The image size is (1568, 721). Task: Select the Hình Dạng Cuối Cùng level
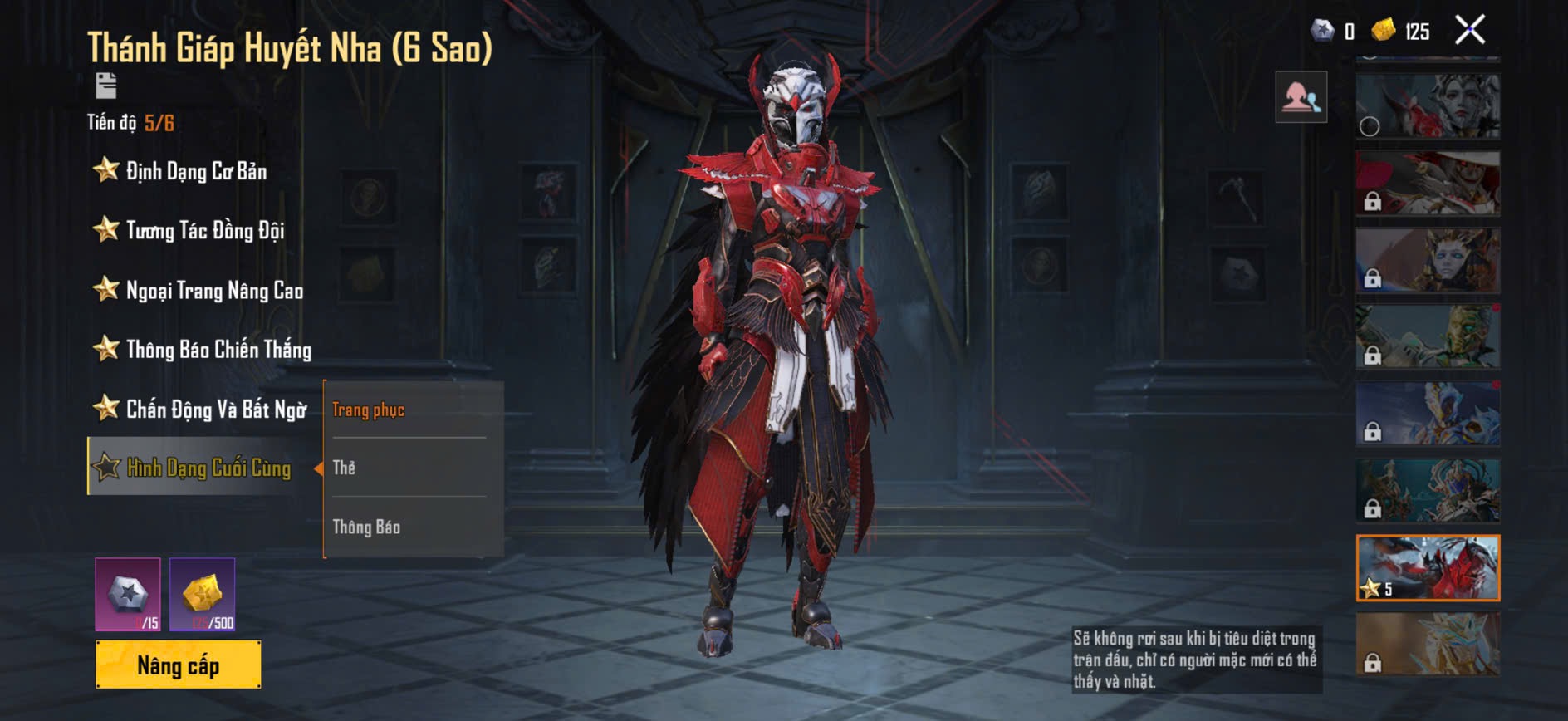(208, 468)
